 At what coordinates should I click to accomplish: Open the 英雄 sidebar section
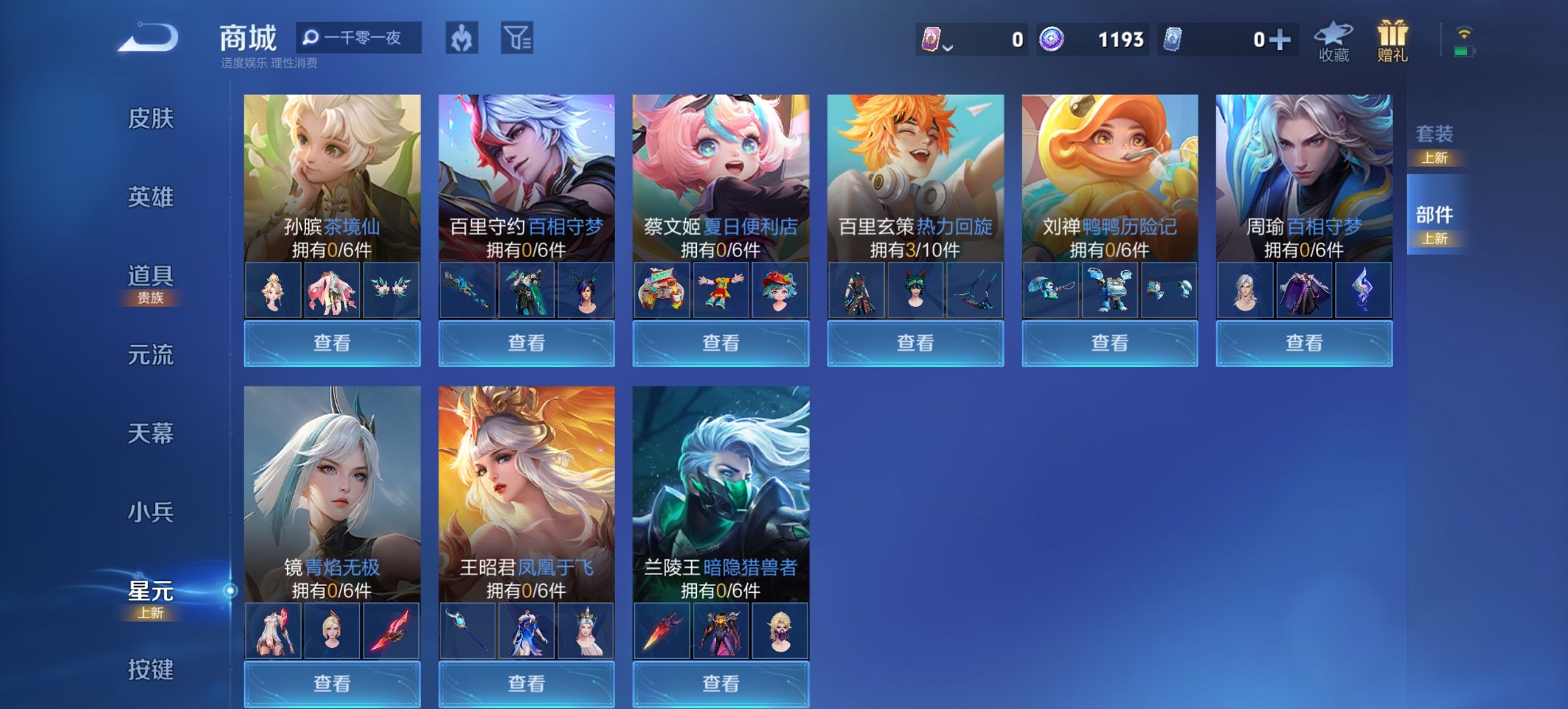[152, 198]
